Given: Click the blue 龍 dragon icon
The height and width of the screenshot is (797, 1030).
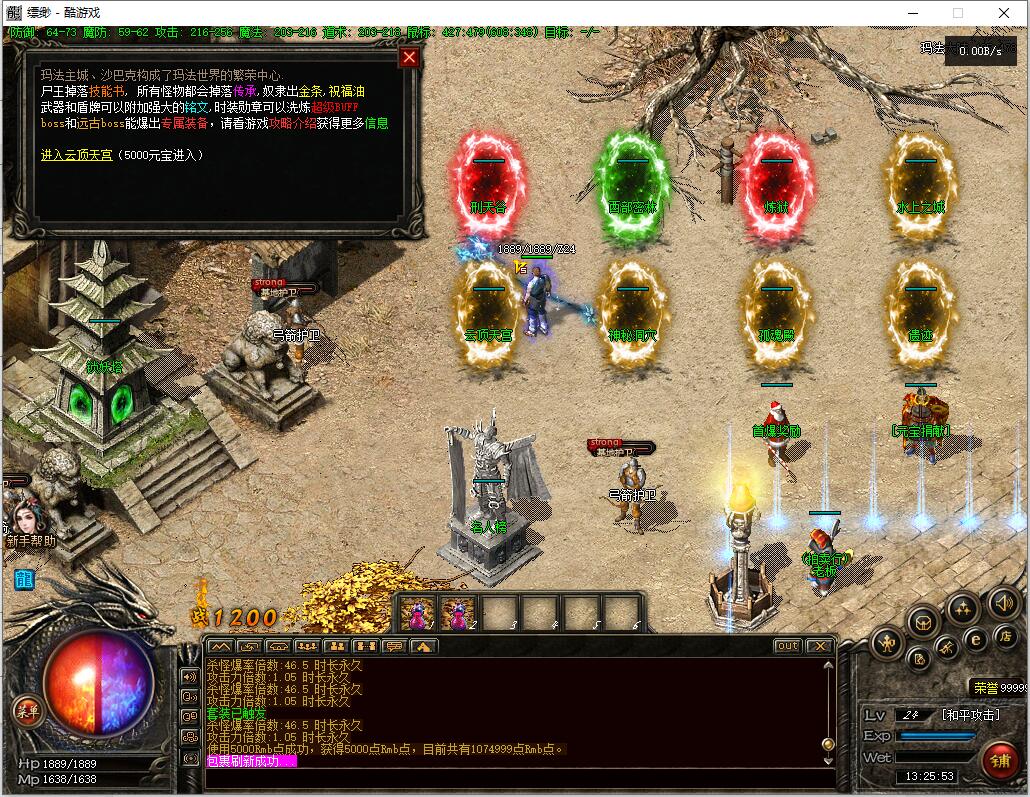Looking at the screenshot, I should tap(23, 579).
